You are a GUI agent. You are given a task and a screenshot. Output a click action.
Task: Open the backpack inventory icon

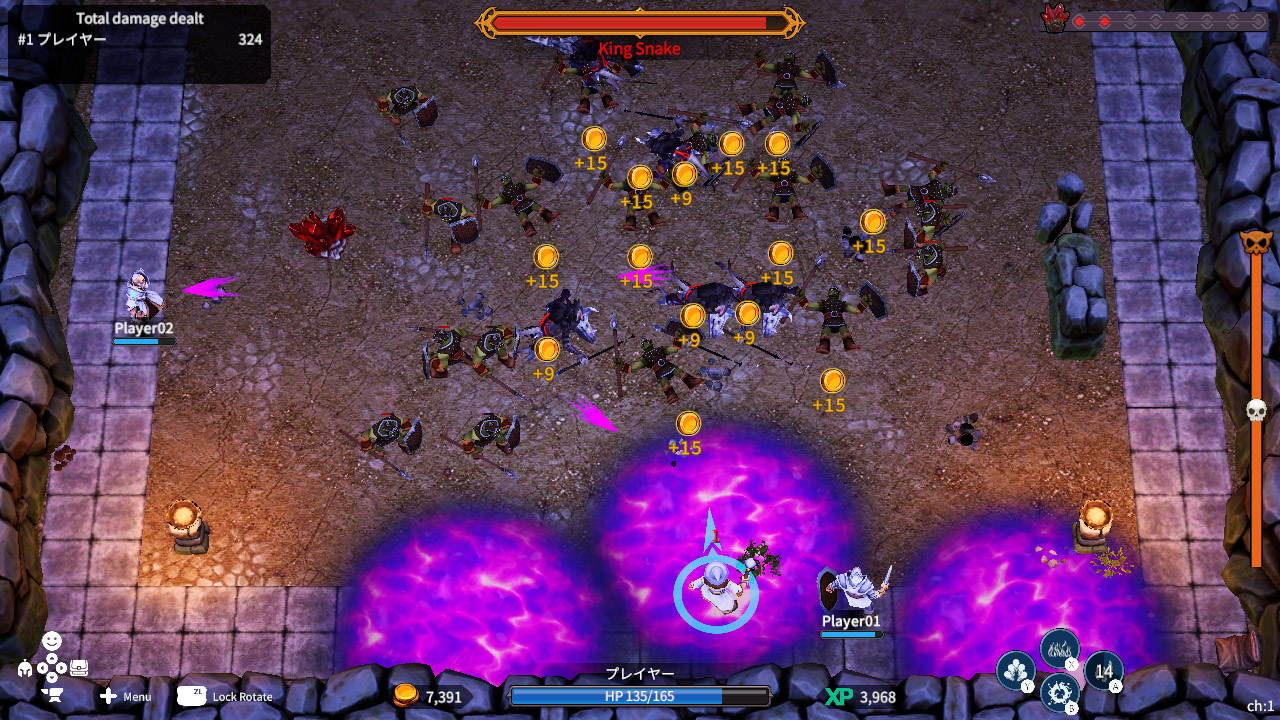78,667
